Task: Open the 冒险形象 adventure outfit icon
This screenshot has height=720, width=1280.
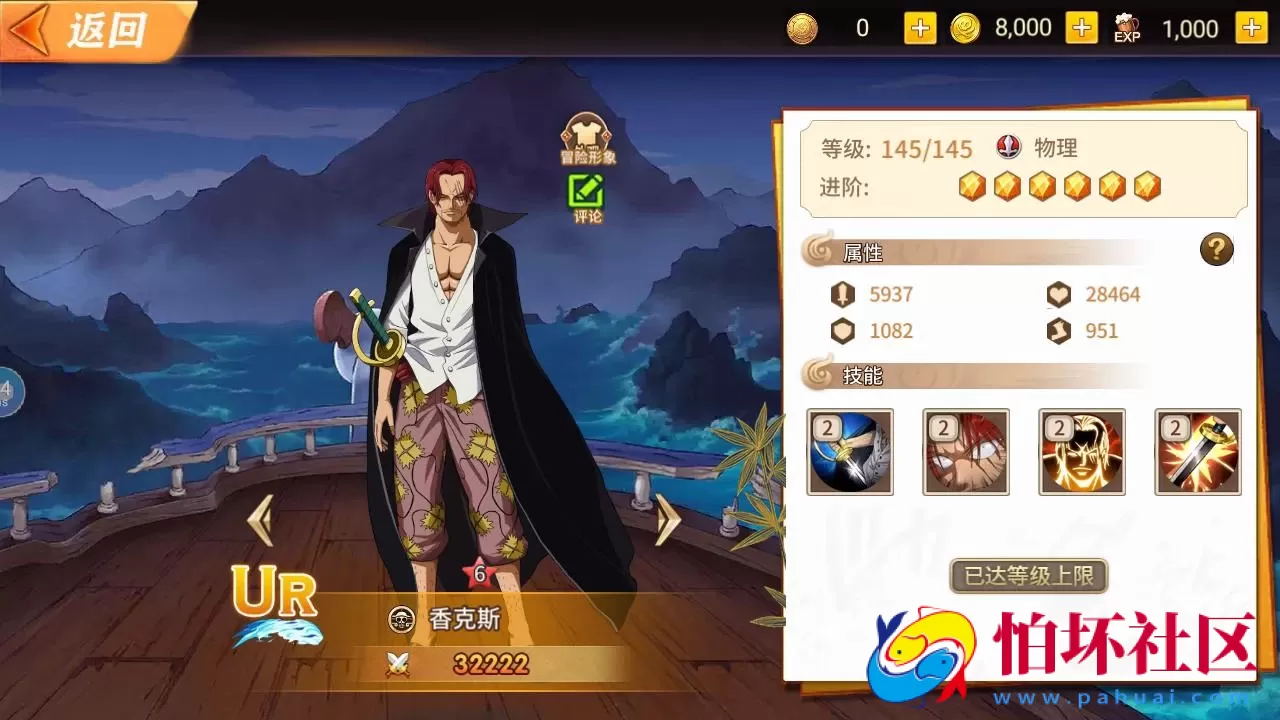Action: (586, 134)
